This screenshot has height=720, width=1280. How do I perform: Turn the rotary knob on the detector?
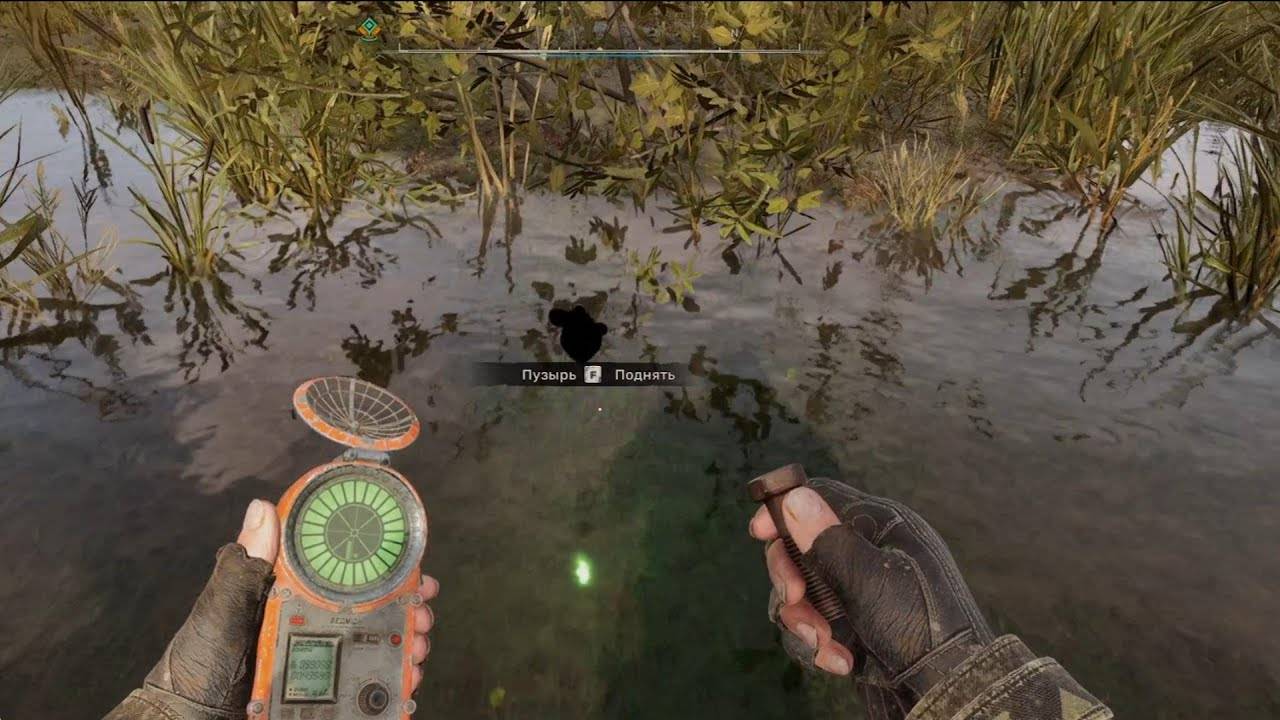click(x=375, y=695)
